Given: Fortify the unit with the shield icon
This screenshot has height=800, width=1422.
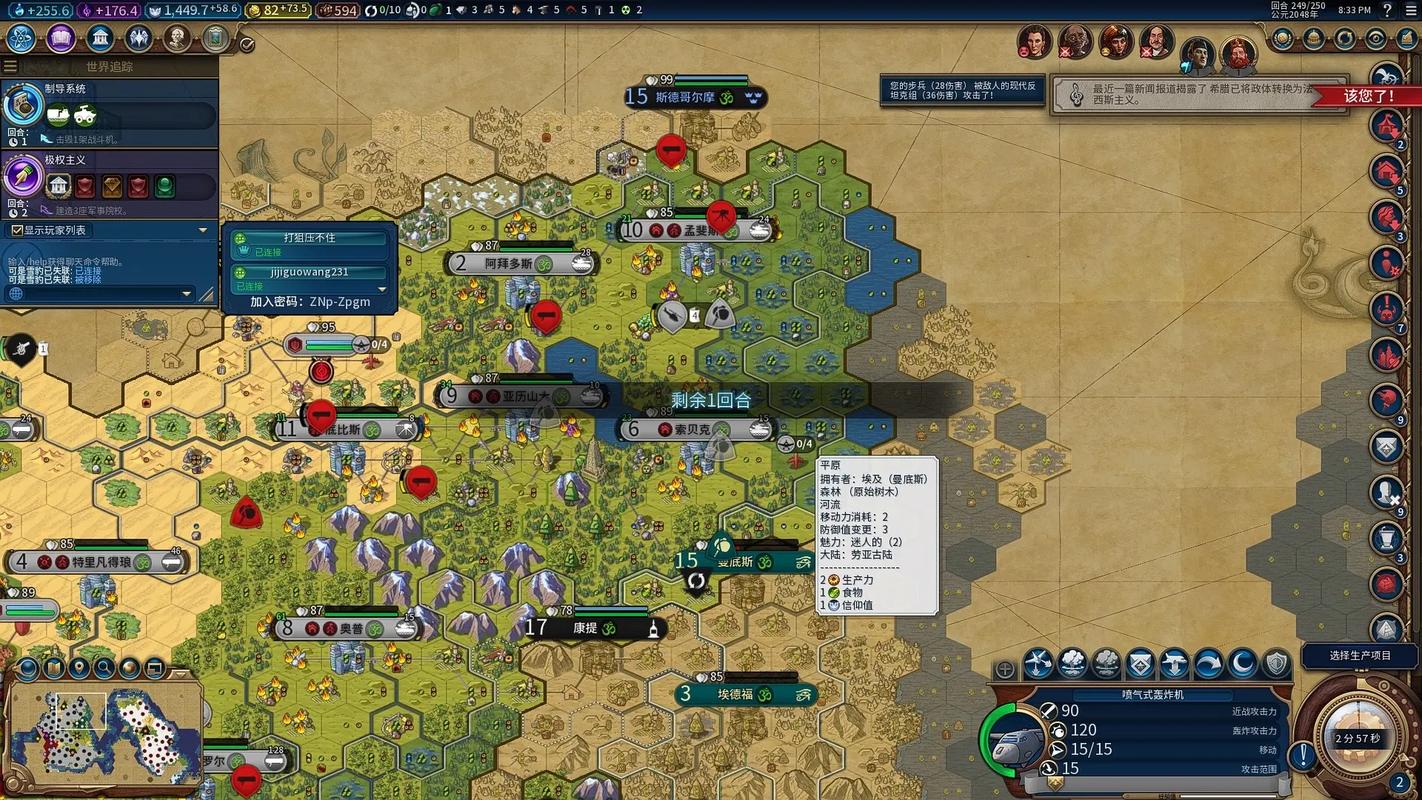Looking at the screenshot, I should click(1277, 663).
